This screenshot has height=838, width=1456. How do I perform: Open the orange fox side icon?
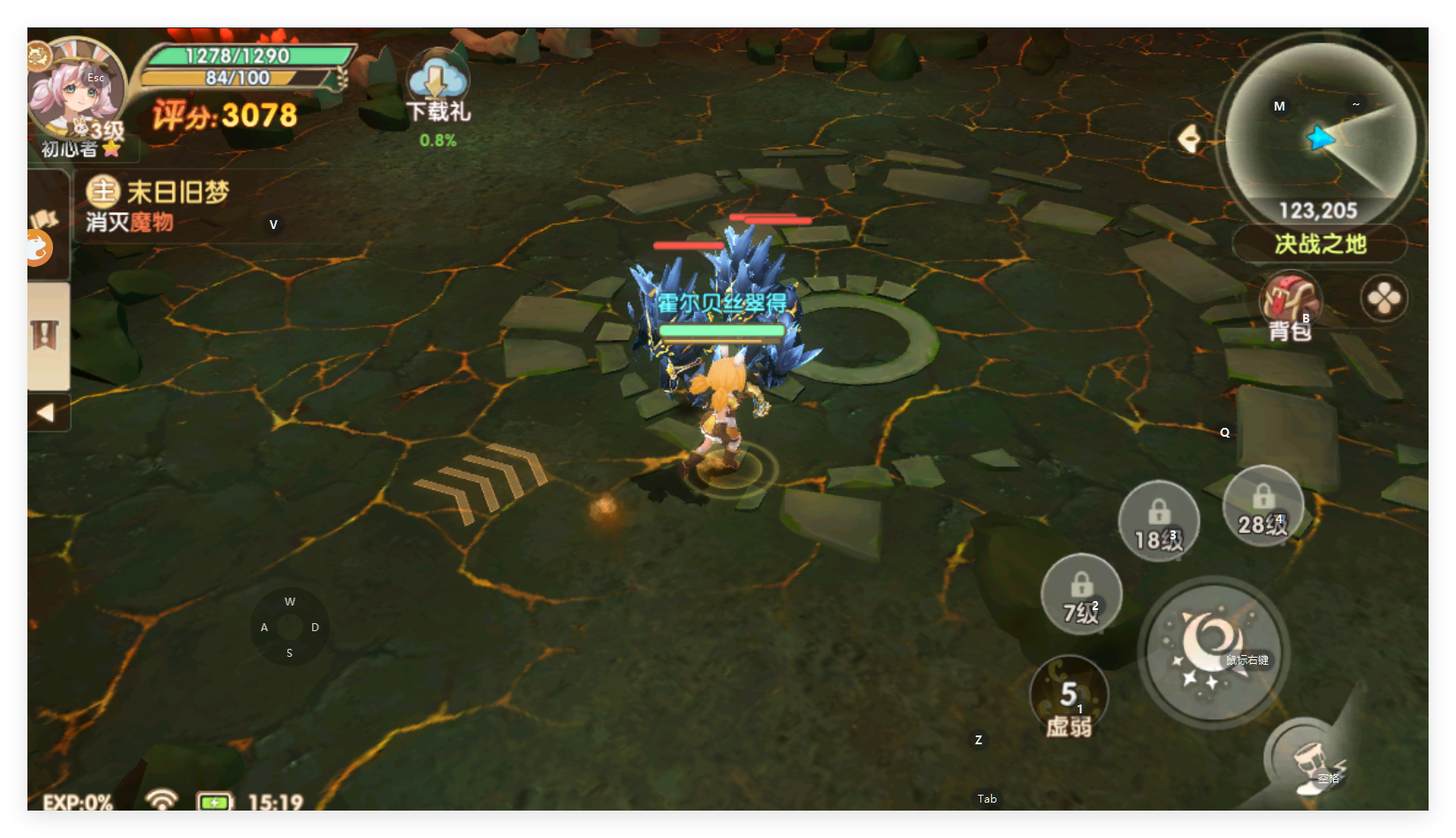(40, 248)
